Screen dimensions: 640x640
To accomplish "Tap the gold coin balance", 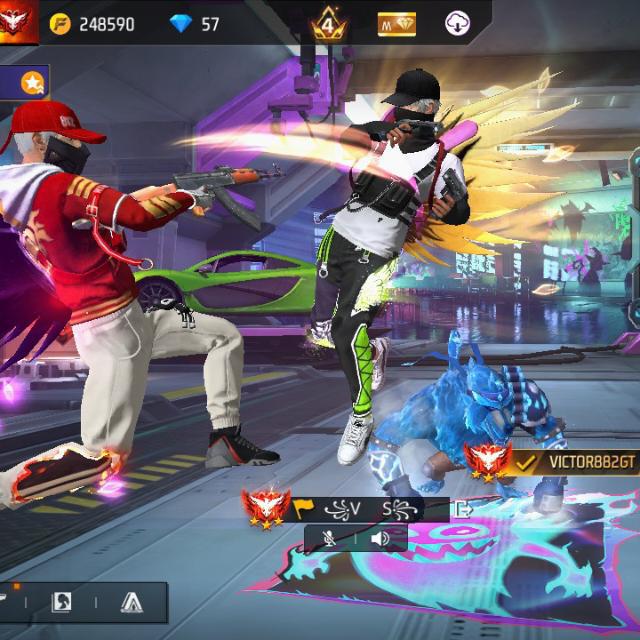I will [x=92, y=24].
